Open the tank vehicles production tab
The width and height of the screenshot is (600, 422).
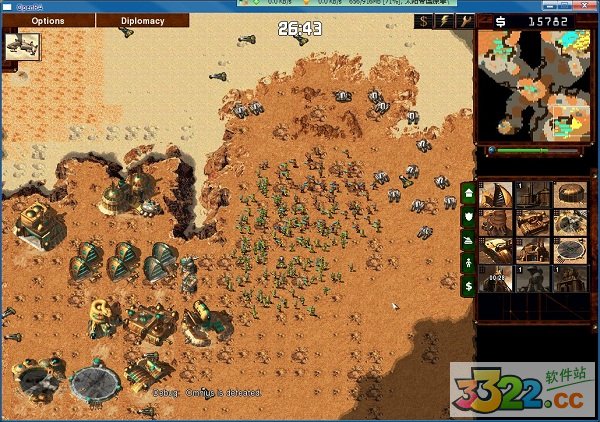pyautogui.click(x=467, y=239)
